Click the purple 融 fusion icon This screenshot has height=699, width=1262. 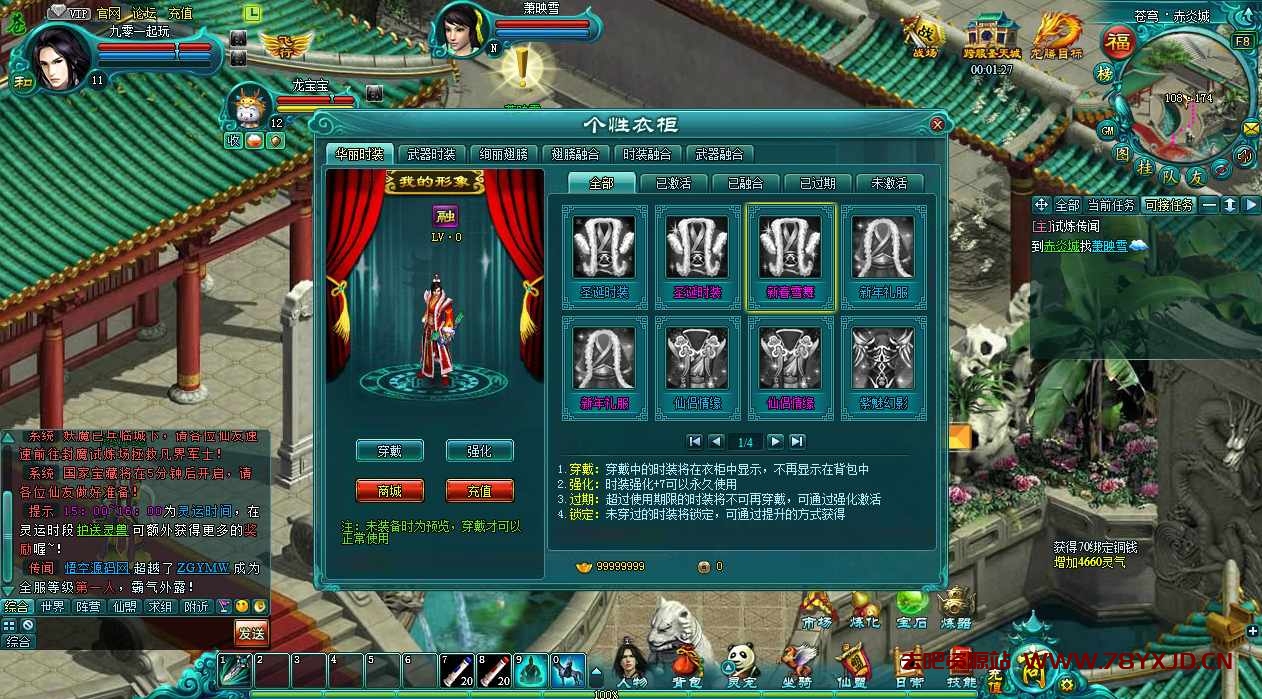tap(445, 216)
